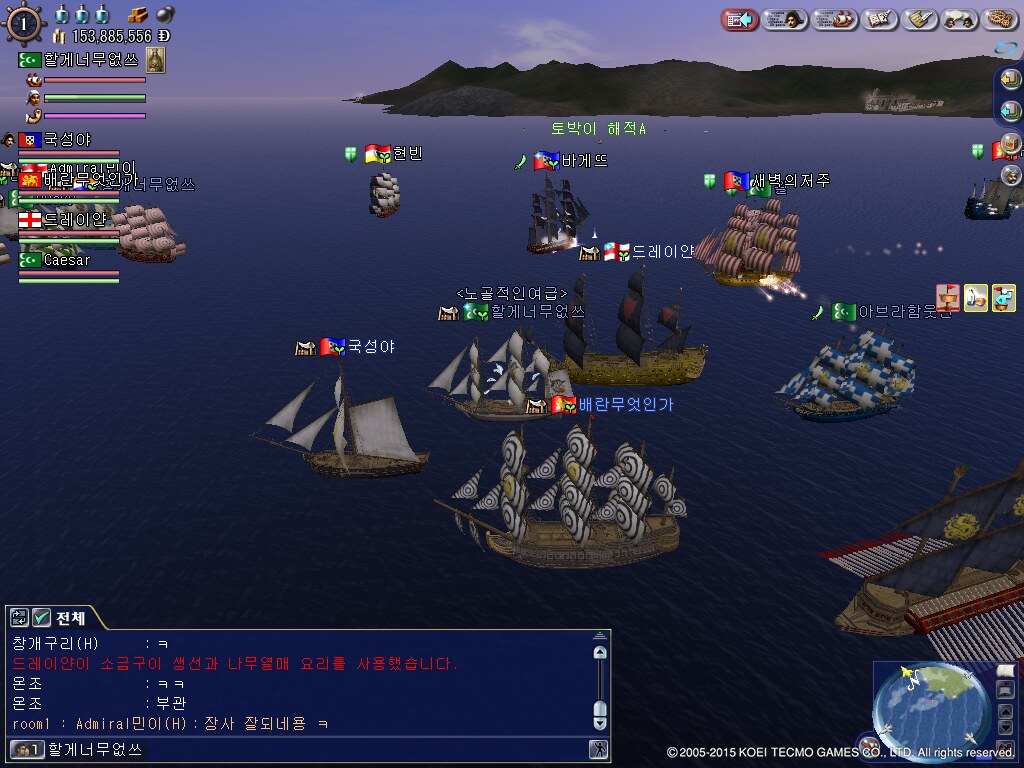1024x768 pixels.
Task: Click the yellow arrow side panel button
Action: pyautogui.click(x=1011, y=81)
